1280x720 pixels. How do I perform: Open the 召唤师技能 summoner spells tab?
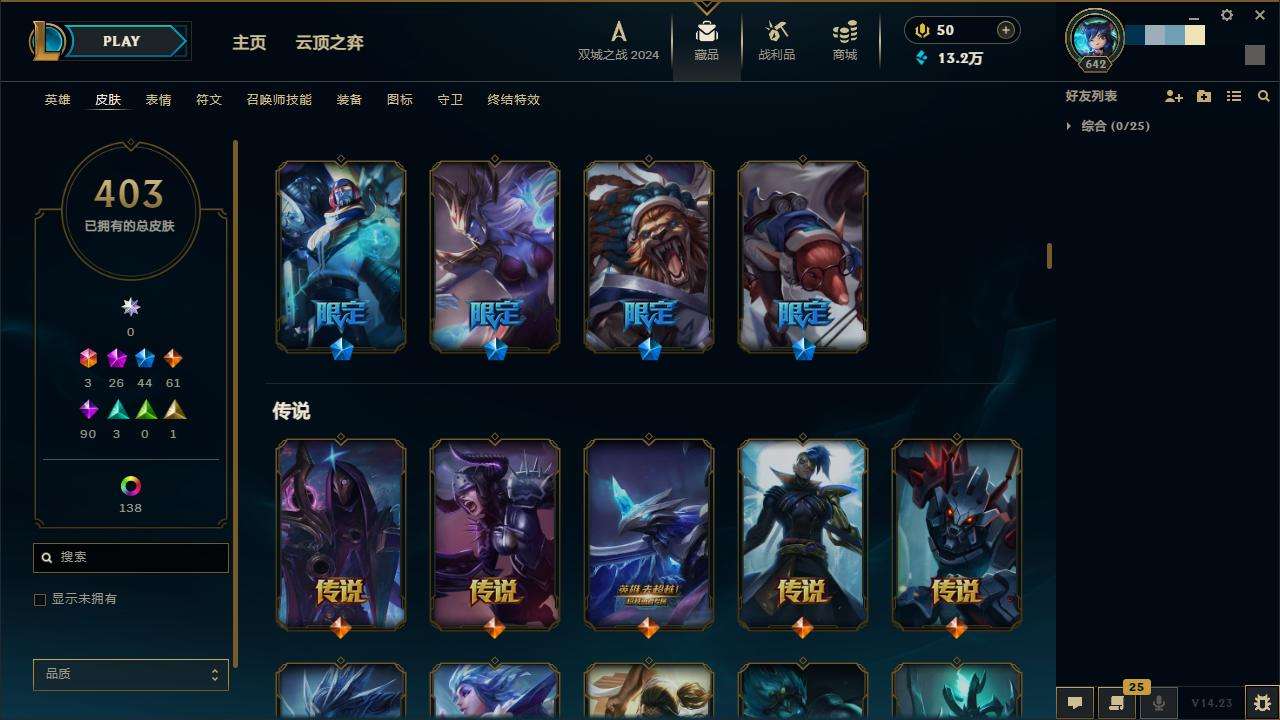[279, 100]
